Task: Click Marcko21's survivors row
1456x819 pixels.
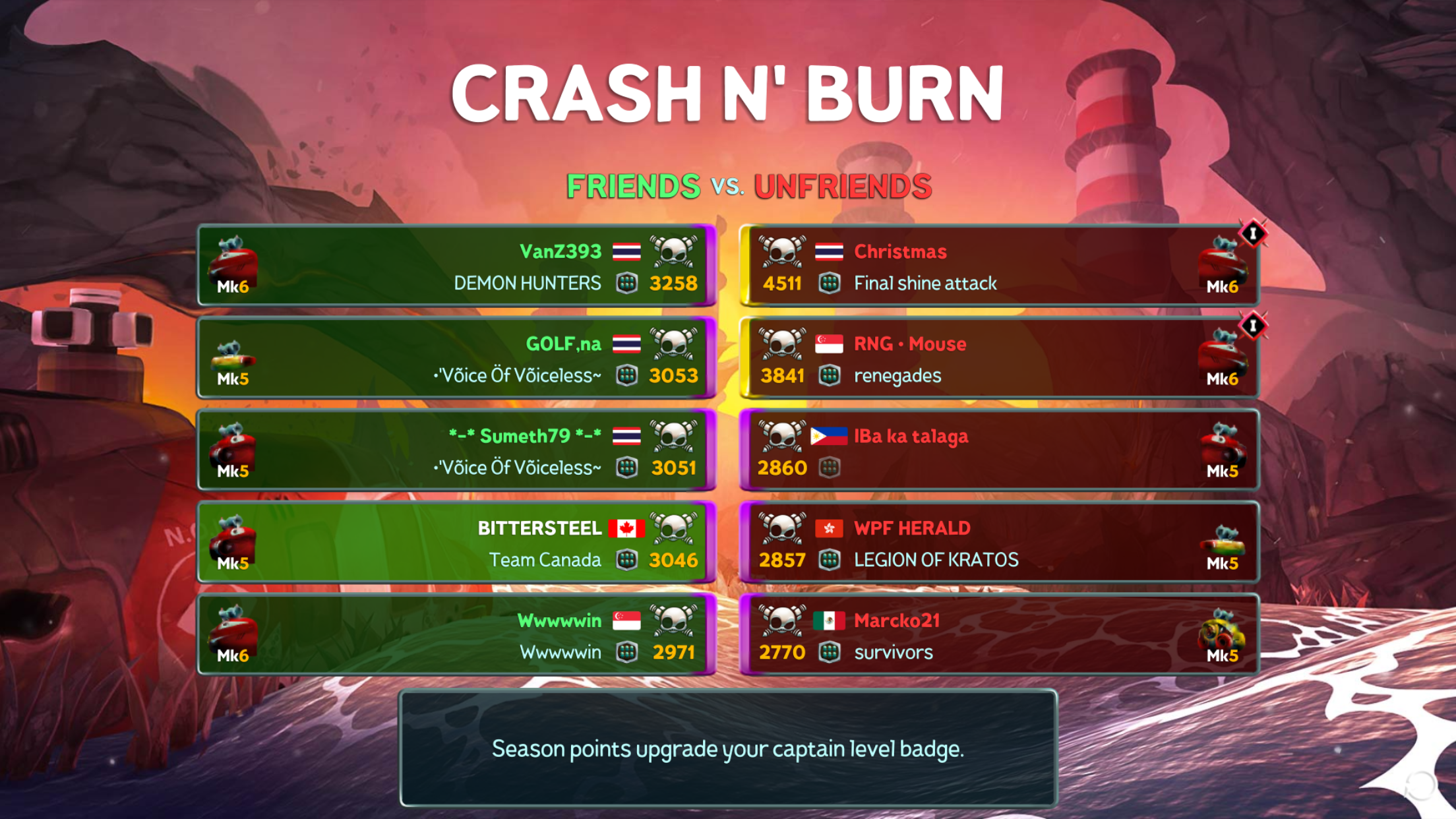Action: pos(999,634)
